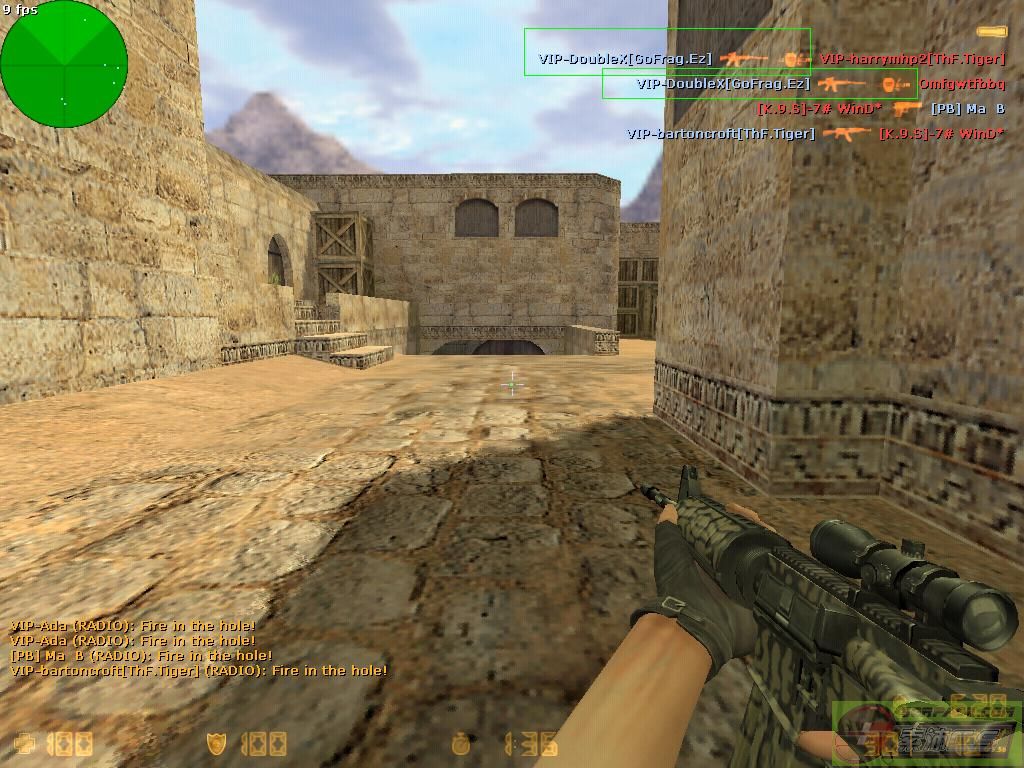Click the armor shield icon
The image size is (1024, 768).
[x=217, y=744]
